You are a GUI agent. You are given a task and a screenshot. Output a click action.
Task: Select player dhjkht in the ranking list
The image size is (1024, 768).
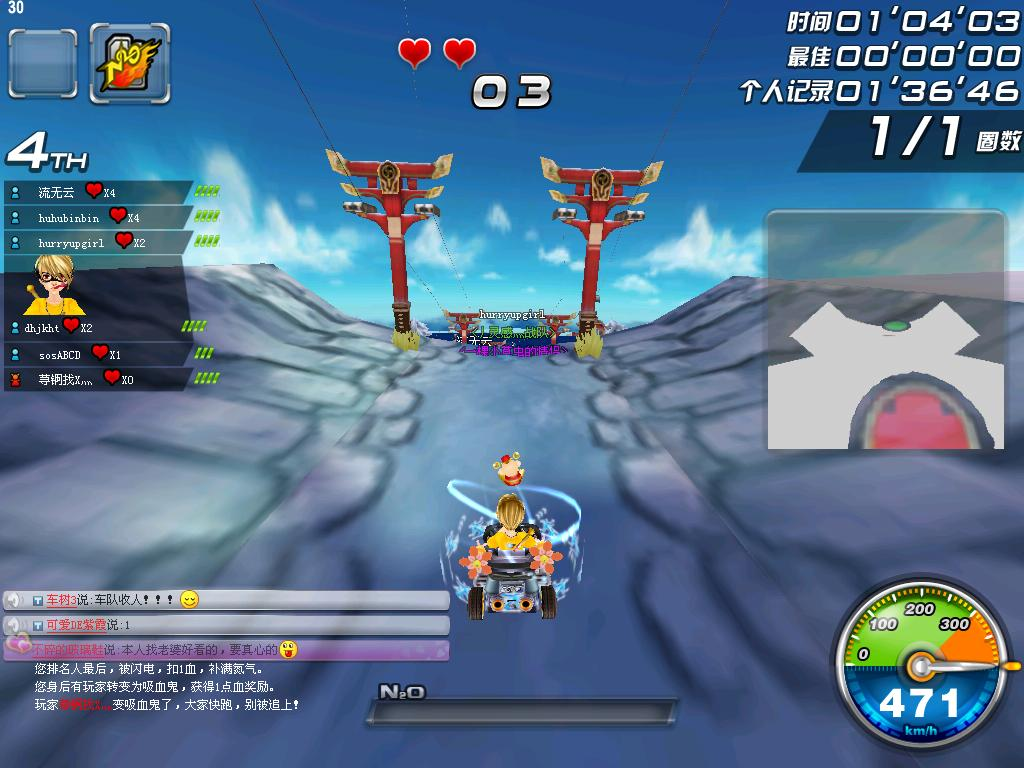click(44, 327)
